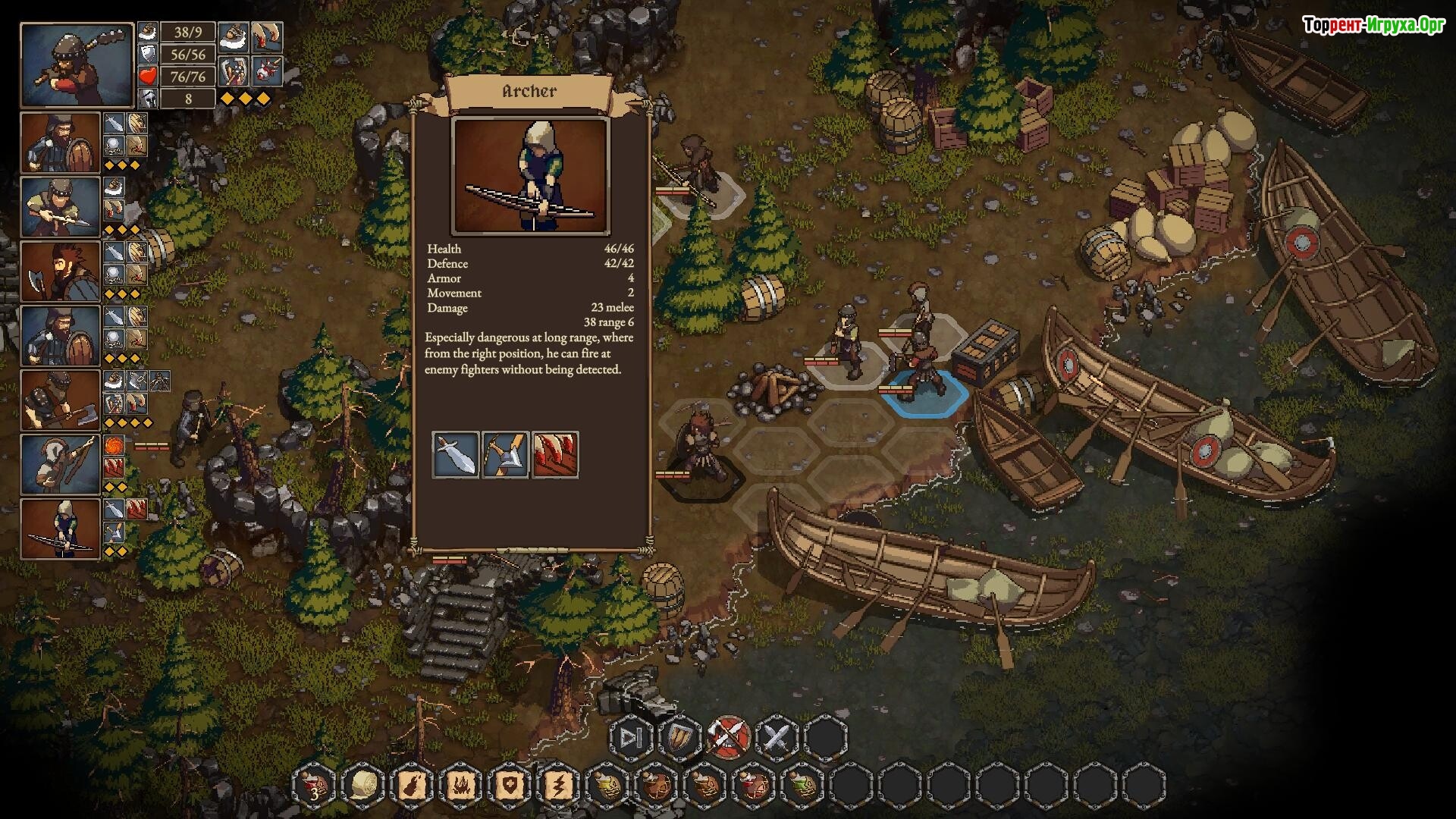Activate the lightning bolt scroll
The height and width of the screenshot is (819, 1456).
pos(557,785)
